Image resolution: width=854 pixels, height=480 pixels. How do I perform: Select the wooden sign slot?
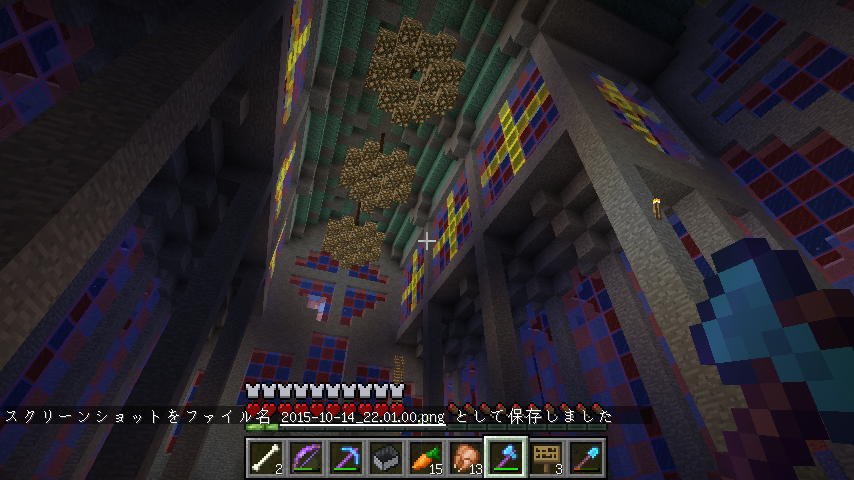546,458
